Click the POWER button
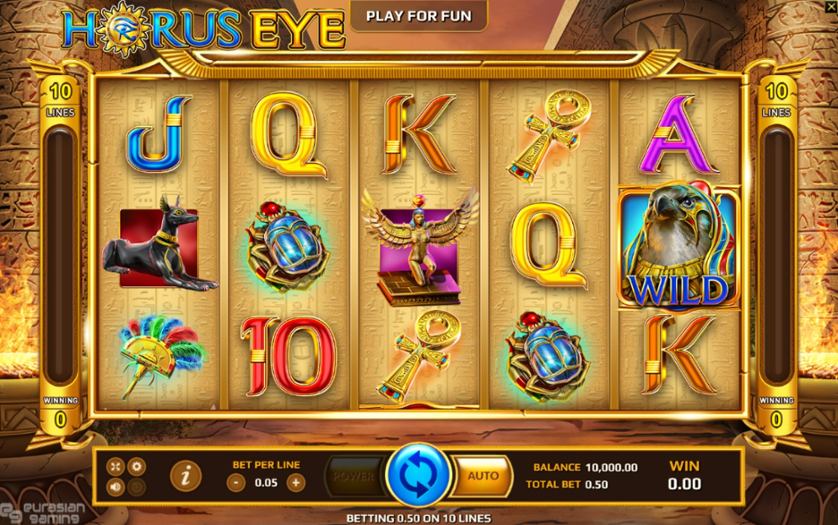Image resolution: width=838 pixels, height=525 pixels. pos(355,477)
